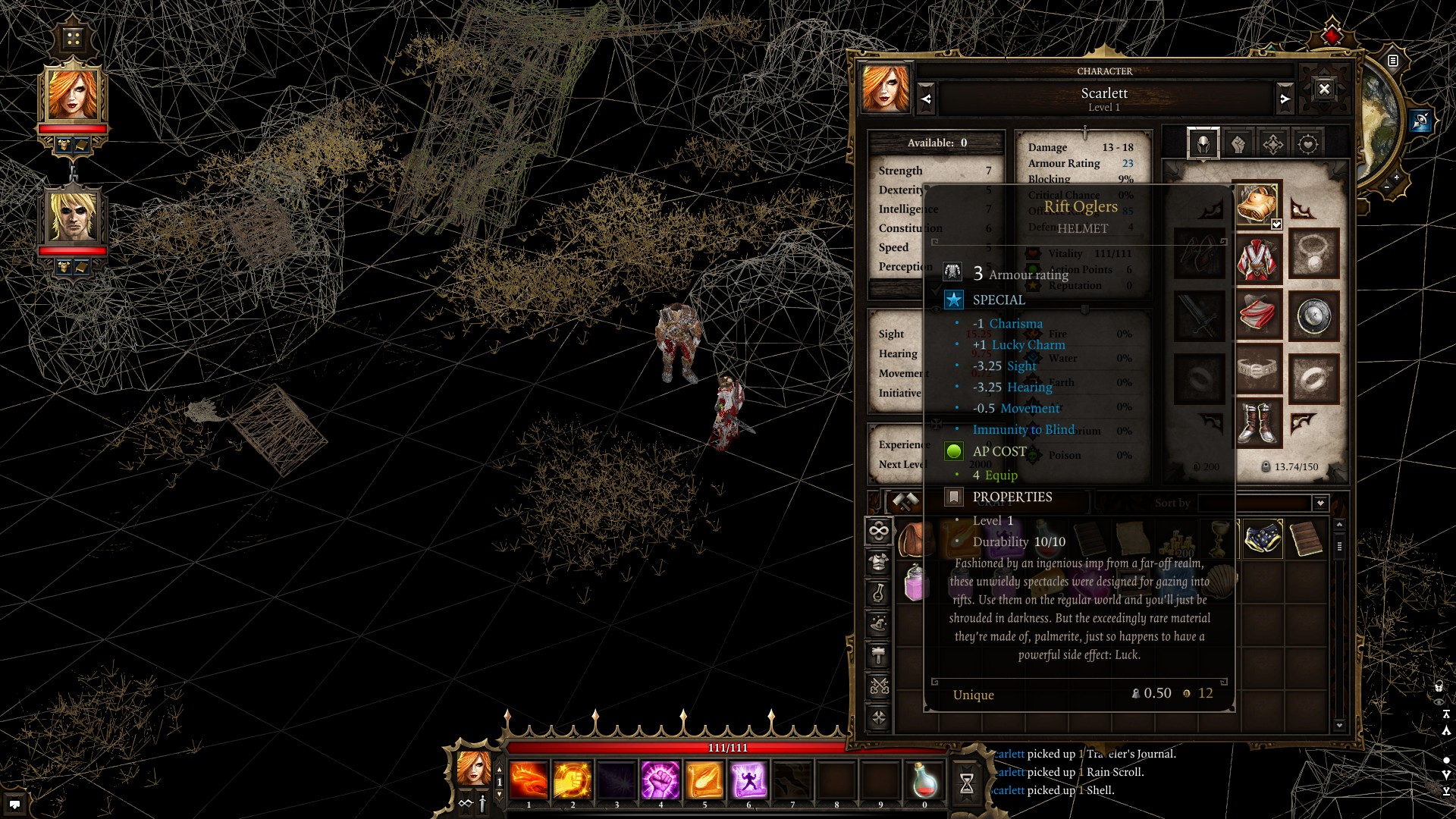This screenshot has width=1456, height=819.
Task: Activate the purple fist skill in slot 4
Action: 661,780
